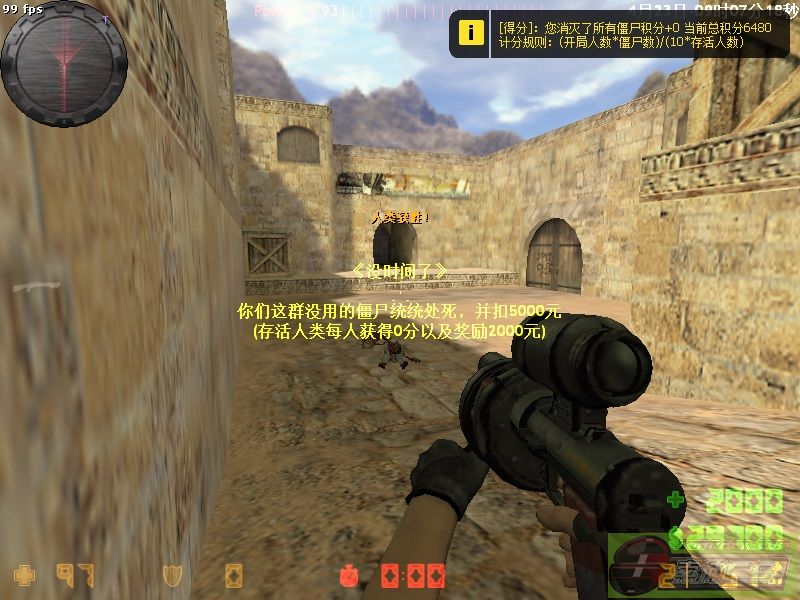The image size is (800, 600).
Task: Select the armor shield icon
Action: coord(172,575)
